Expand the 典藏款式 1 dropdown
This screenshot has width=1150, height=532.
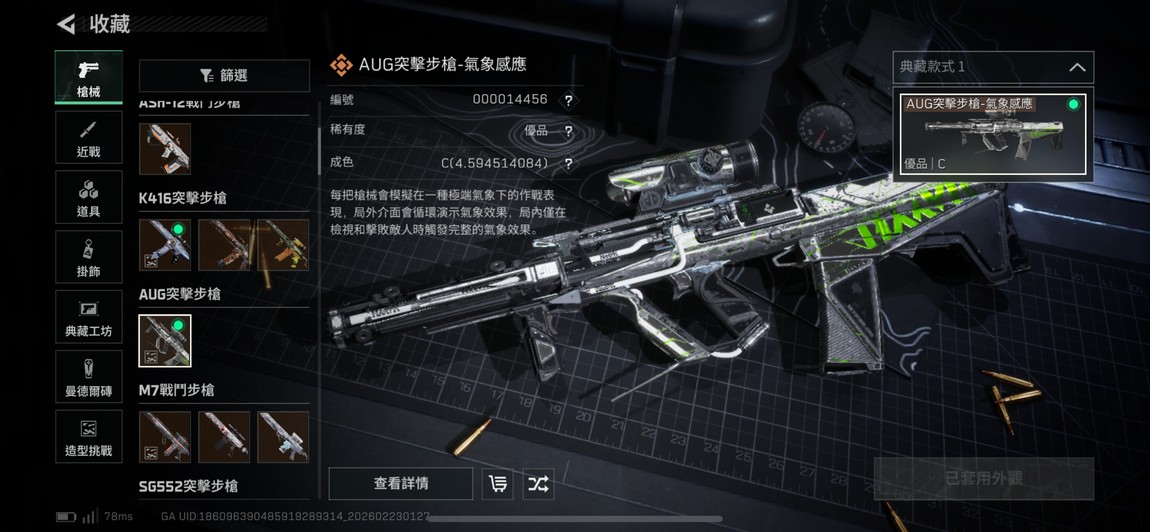coord(993,67)
